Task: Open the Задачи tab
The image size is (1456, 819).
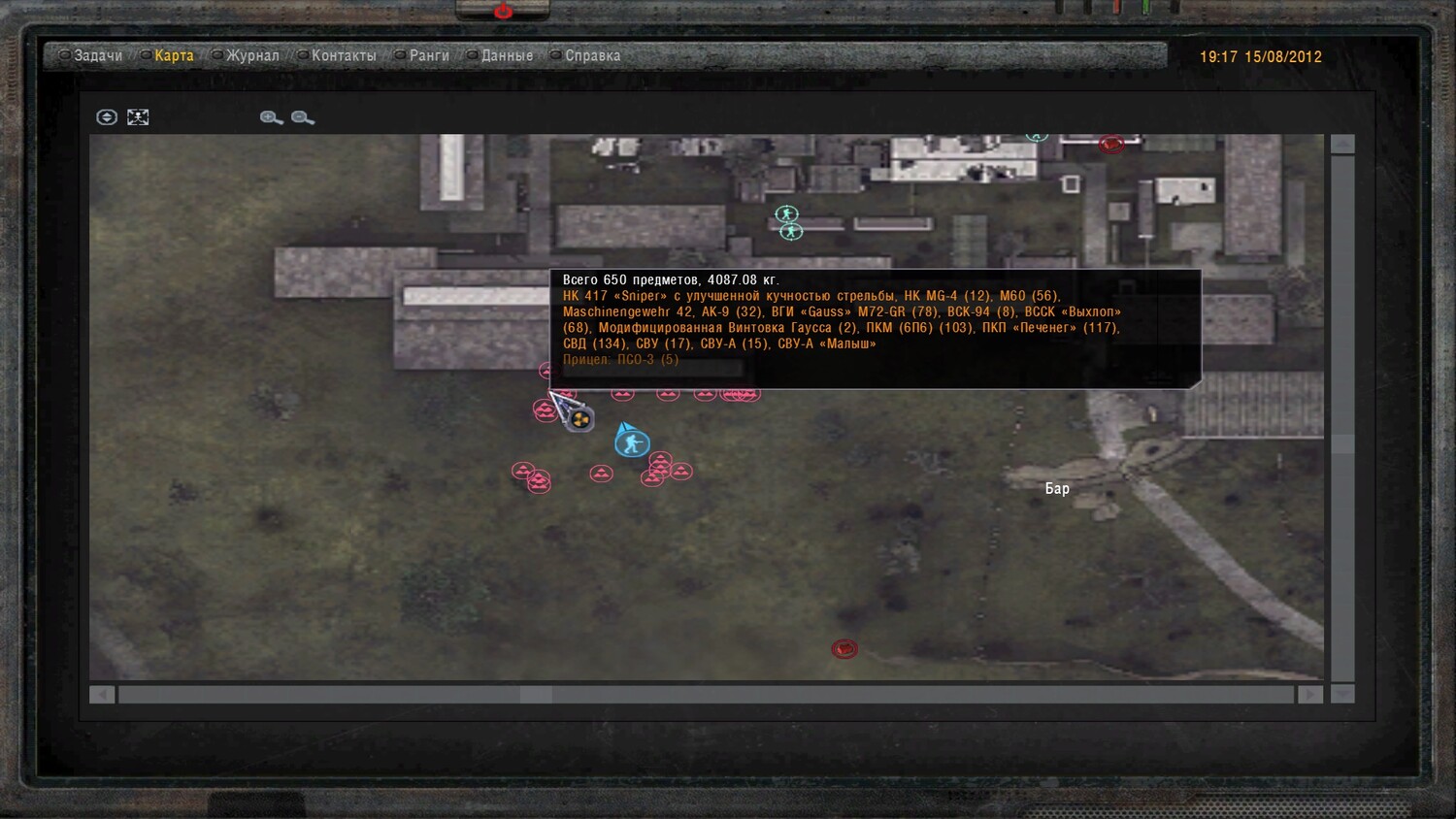Action: 97,56
